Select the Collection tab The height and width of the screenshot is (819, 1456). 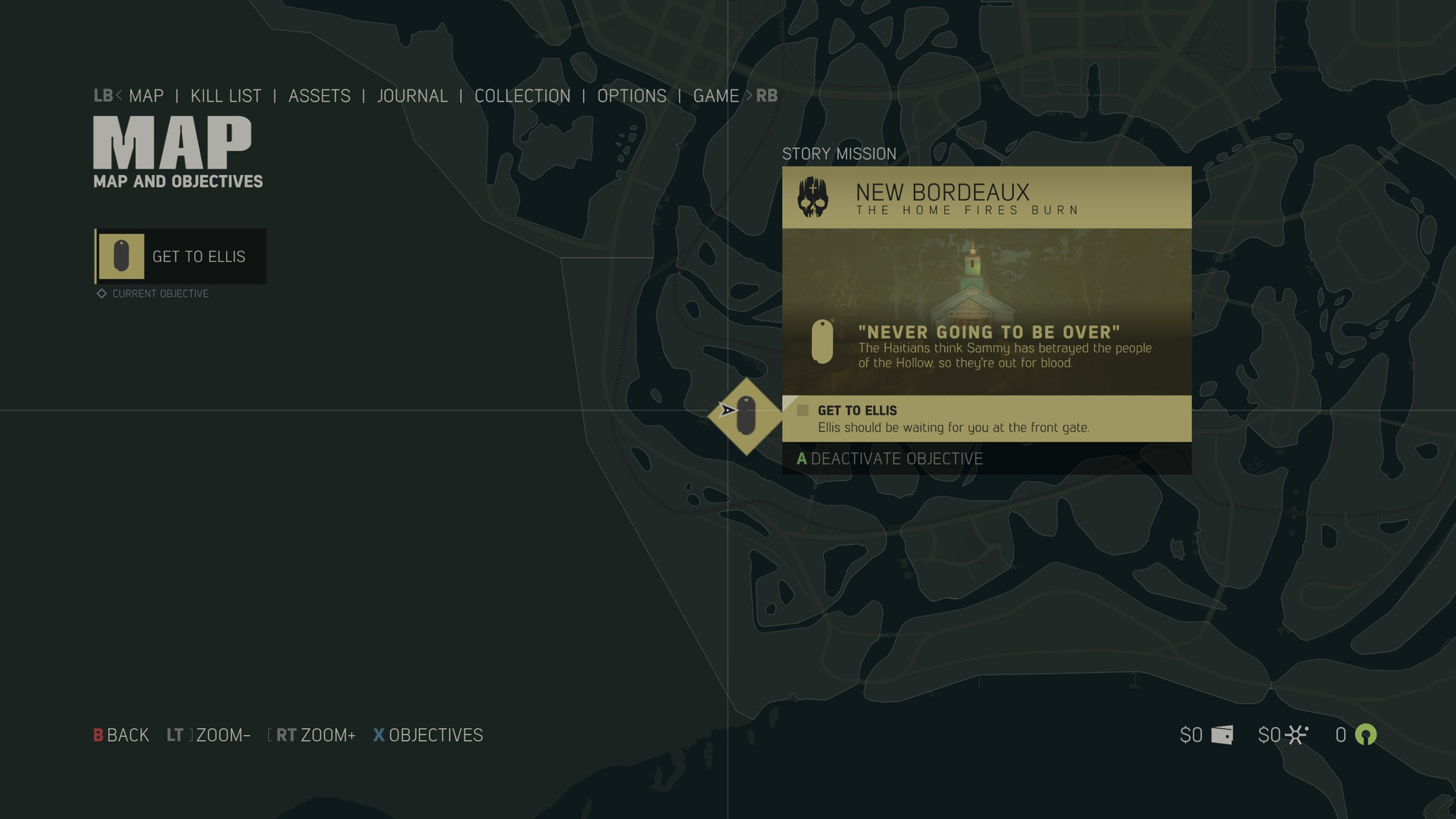pyautogui.click(x=523, y=96)
